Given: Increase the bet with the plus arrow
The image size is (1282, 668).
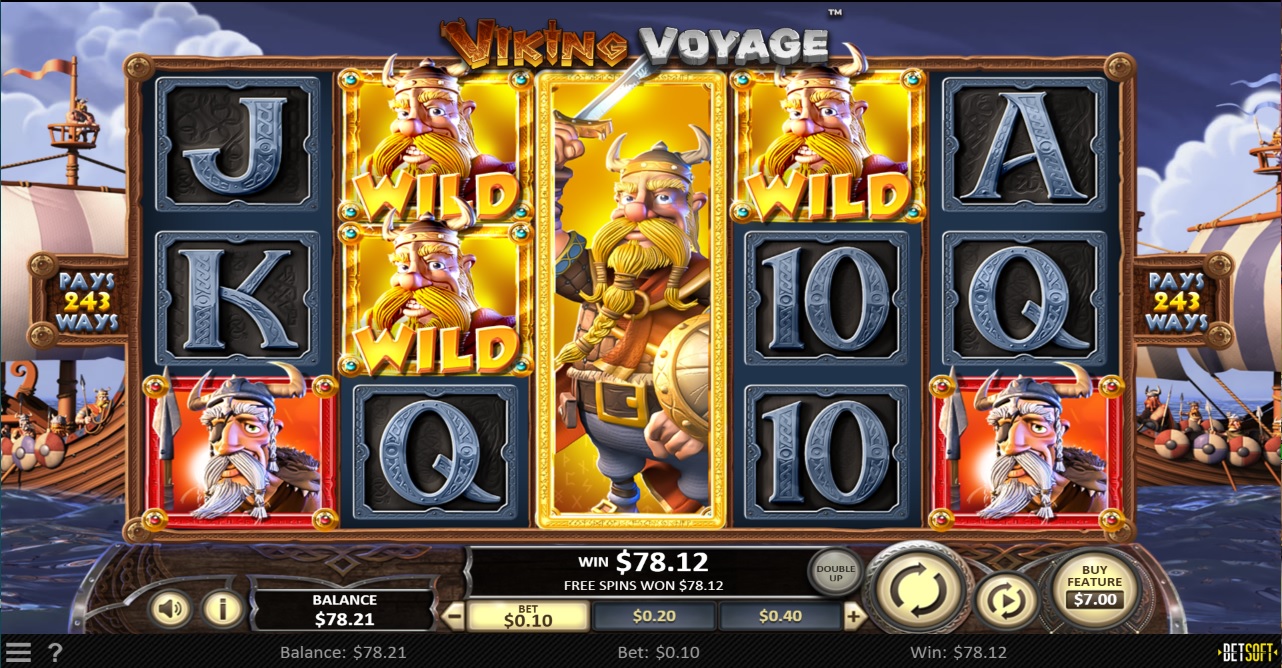Looking at the screenshot, I should [854, 616].
